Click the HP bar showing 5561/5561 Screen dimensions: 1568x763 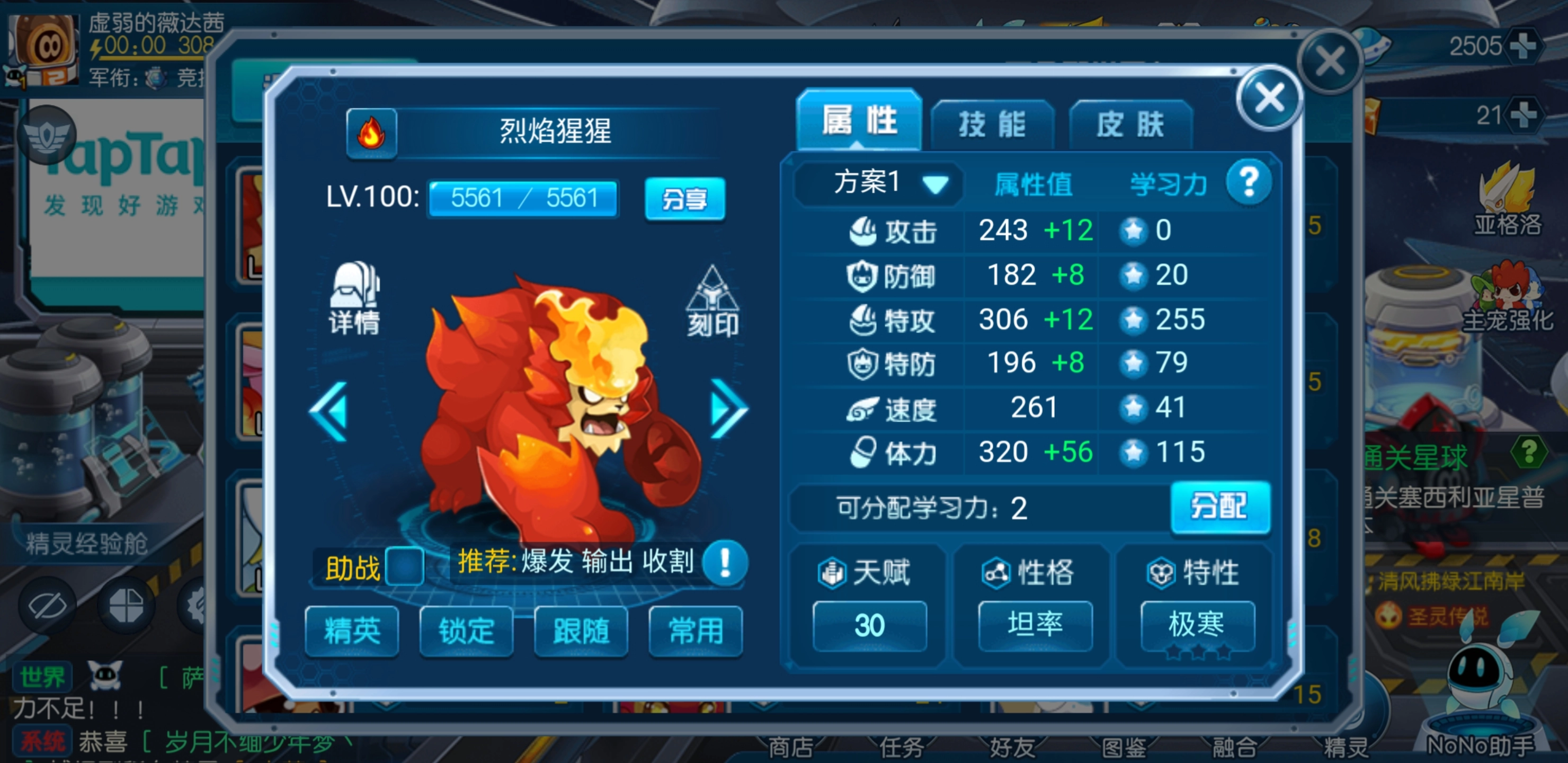click(x=522, y=199)
